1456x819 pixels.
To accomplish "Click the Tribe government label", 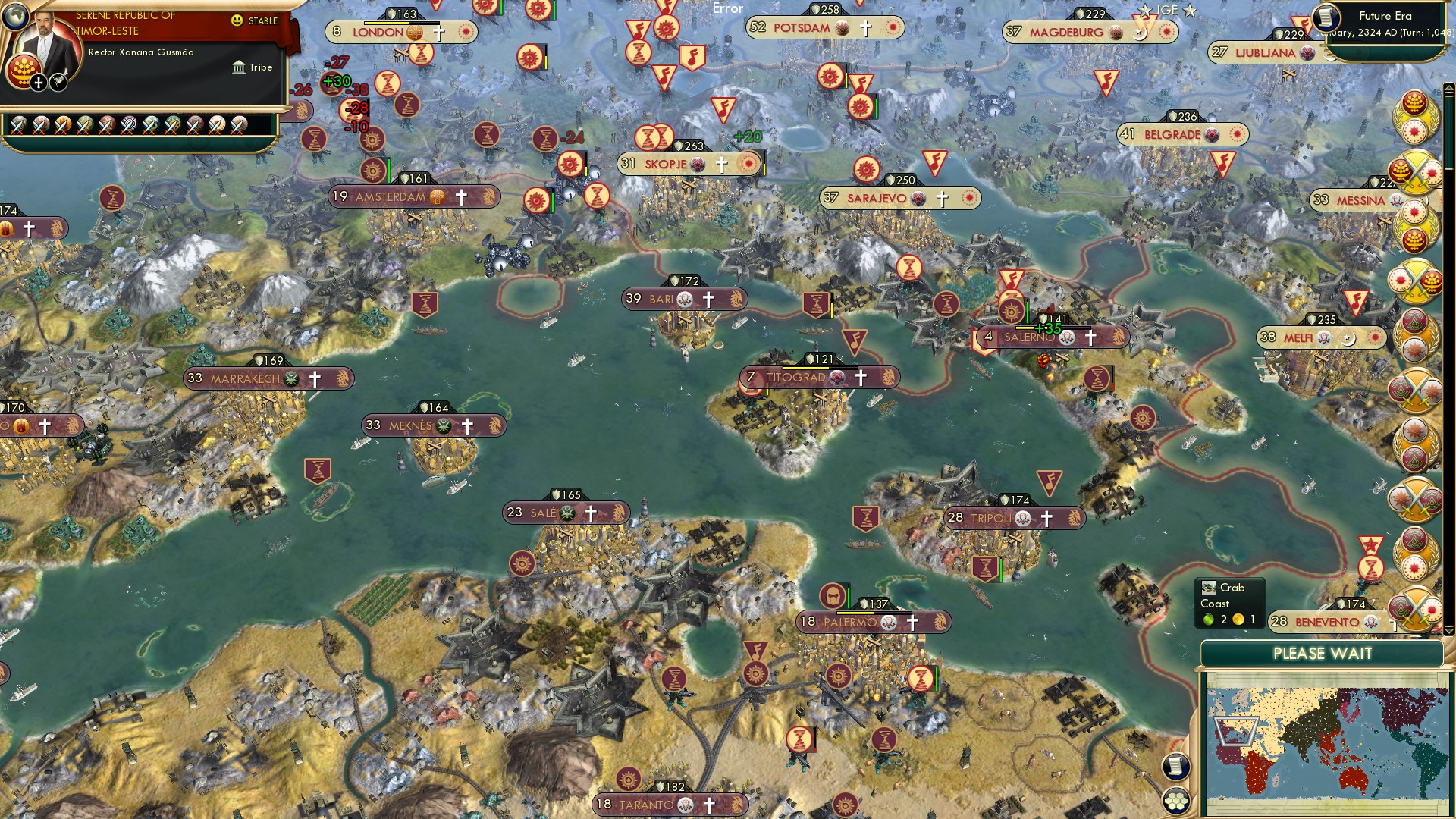I will [253, 67].
